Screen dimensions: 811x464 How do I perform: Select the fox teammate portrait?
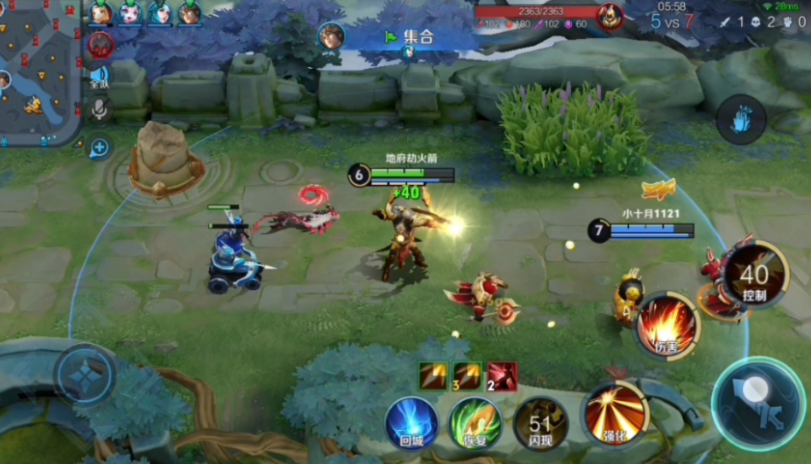(x=99, y=13)
